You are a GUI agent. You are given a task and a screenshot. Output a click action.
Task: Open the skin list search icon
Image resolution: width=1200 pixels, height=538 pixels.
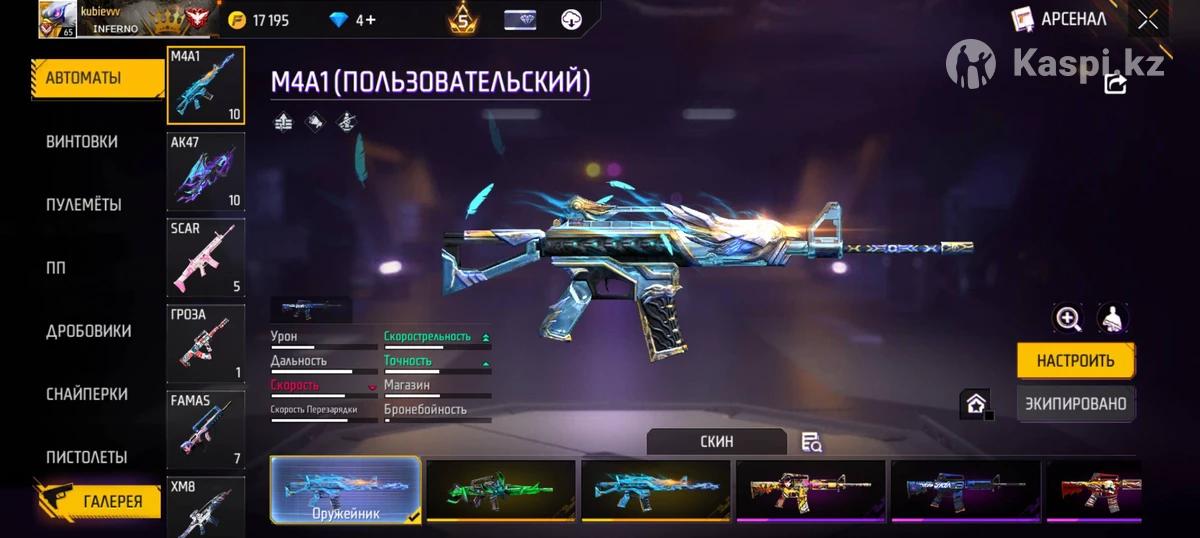811,442
